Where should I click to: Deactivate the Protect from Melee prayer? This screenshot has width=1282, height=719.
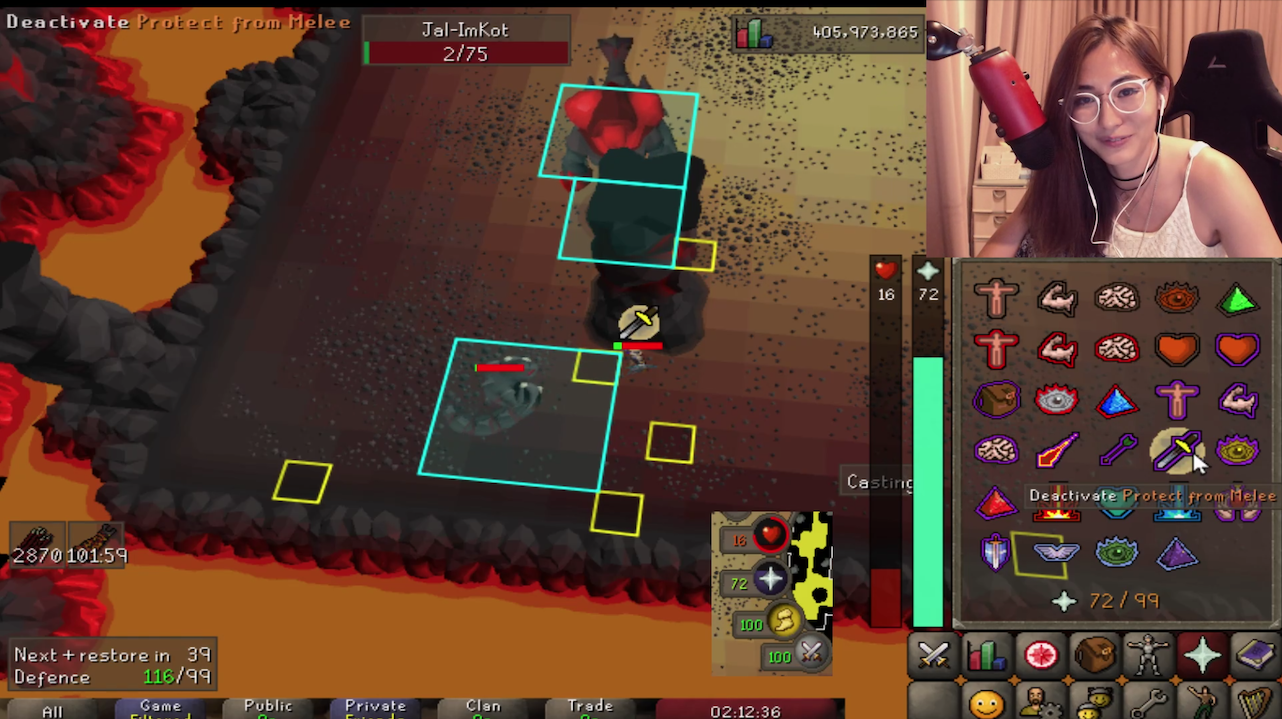1176,451
